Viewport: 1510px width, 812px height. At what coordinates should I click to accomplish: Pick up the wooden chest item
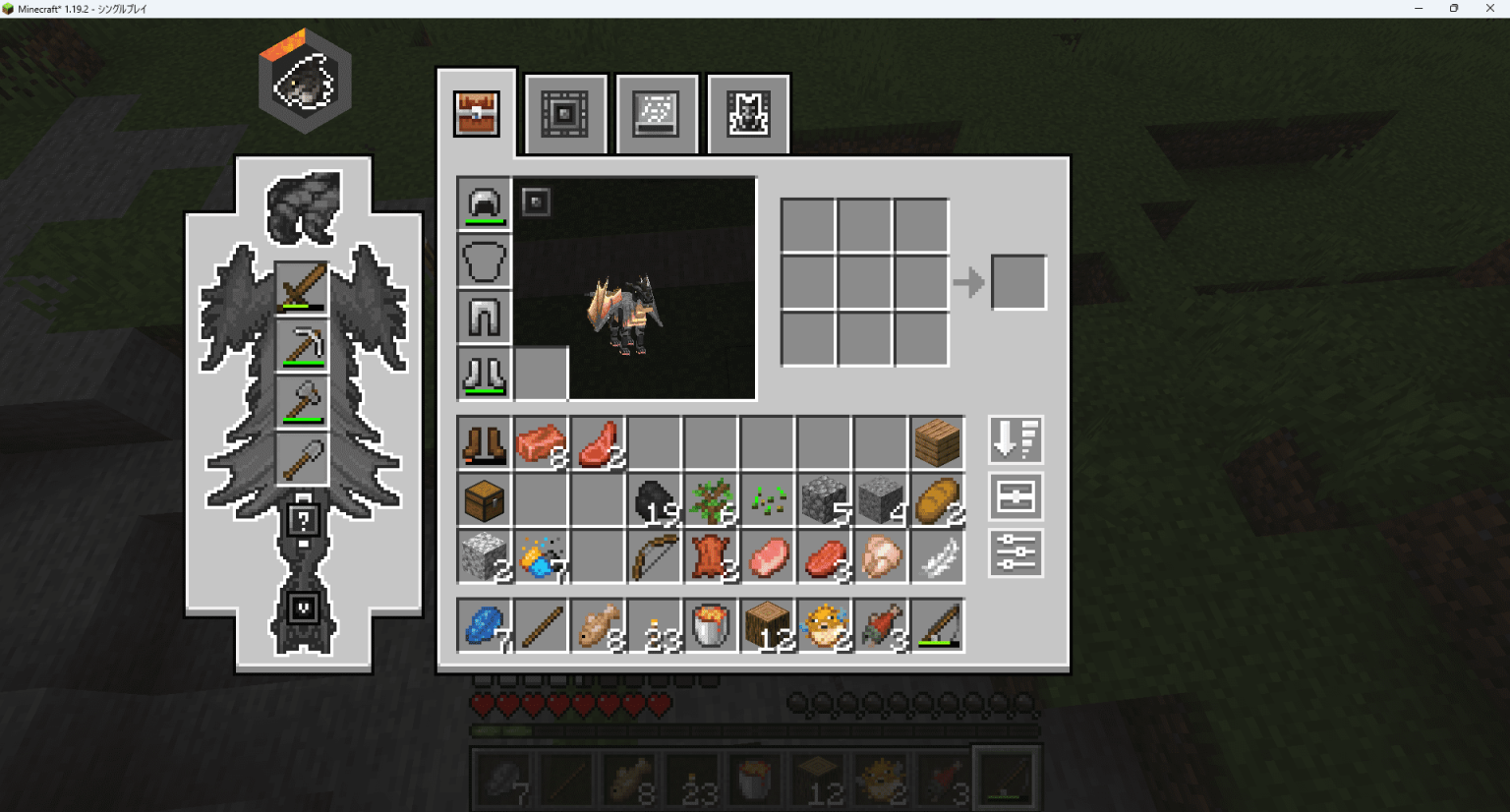pos(484,500)
